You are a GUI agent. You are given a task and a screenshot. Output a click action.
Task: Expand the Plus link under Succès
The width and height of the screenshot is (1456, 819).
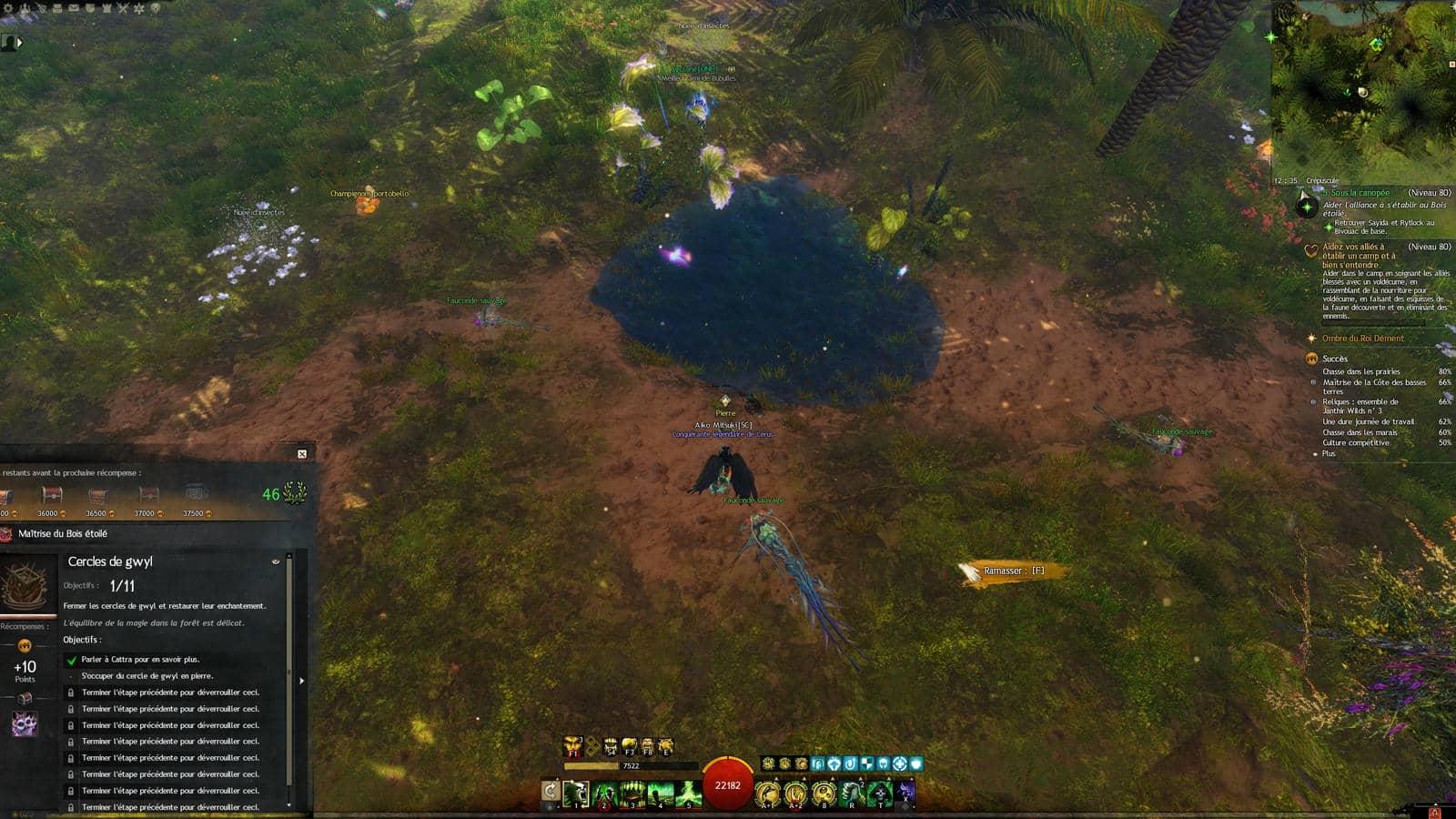coord(1329,453)
